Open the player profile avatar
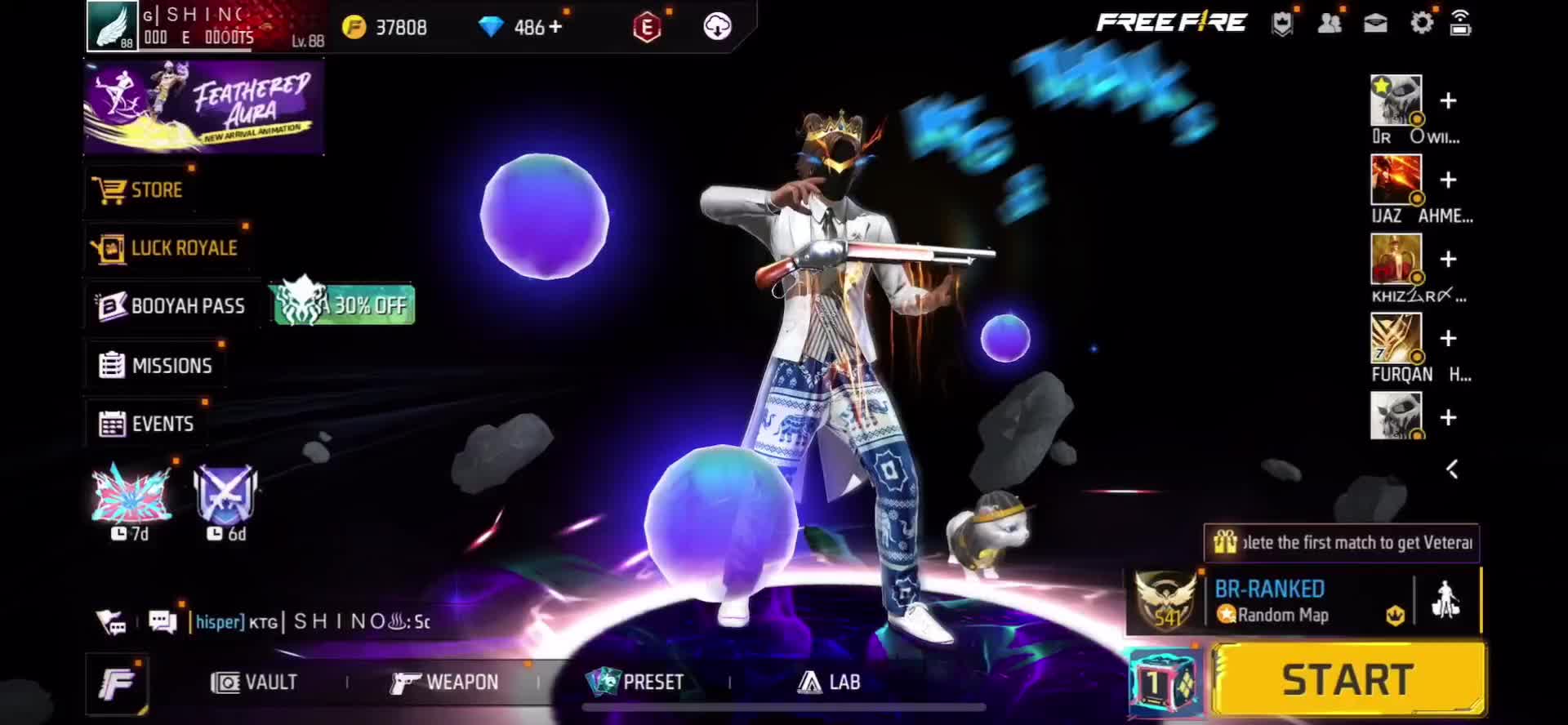This screenshot has width=1568, height=725. (x=113, y=26)
